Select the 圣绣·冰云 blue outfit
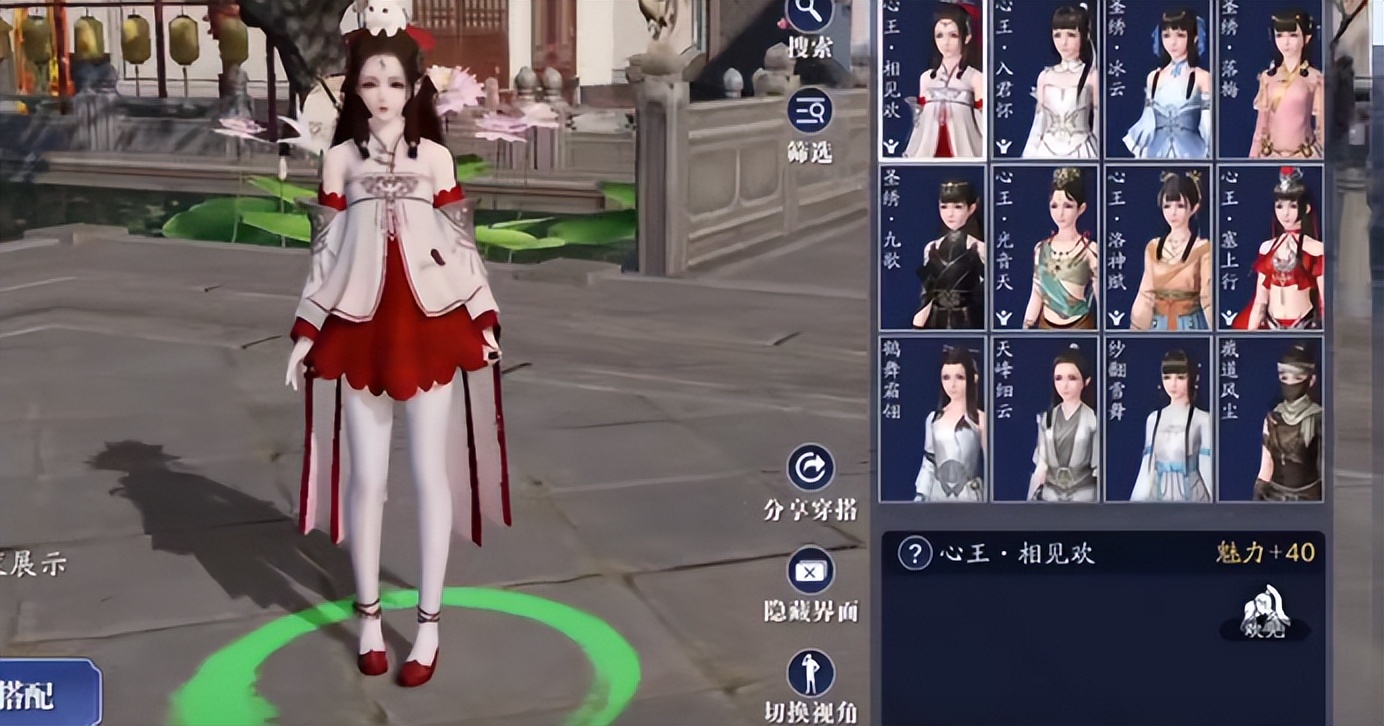The height and width of the screenshot is (726, 1384). tap(1158, 78)
